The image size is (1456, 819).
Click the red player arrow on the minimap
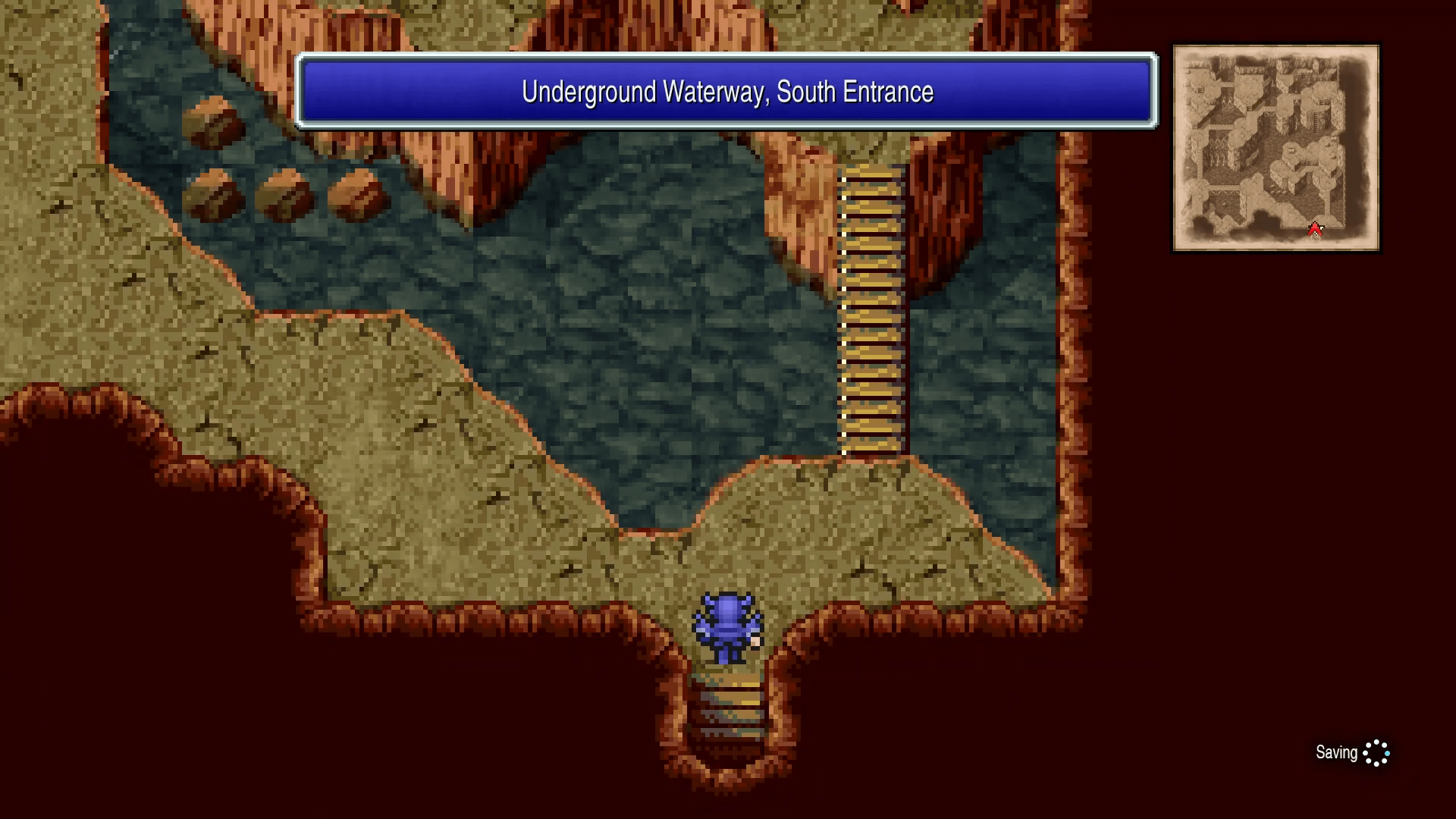(1314, 228)
